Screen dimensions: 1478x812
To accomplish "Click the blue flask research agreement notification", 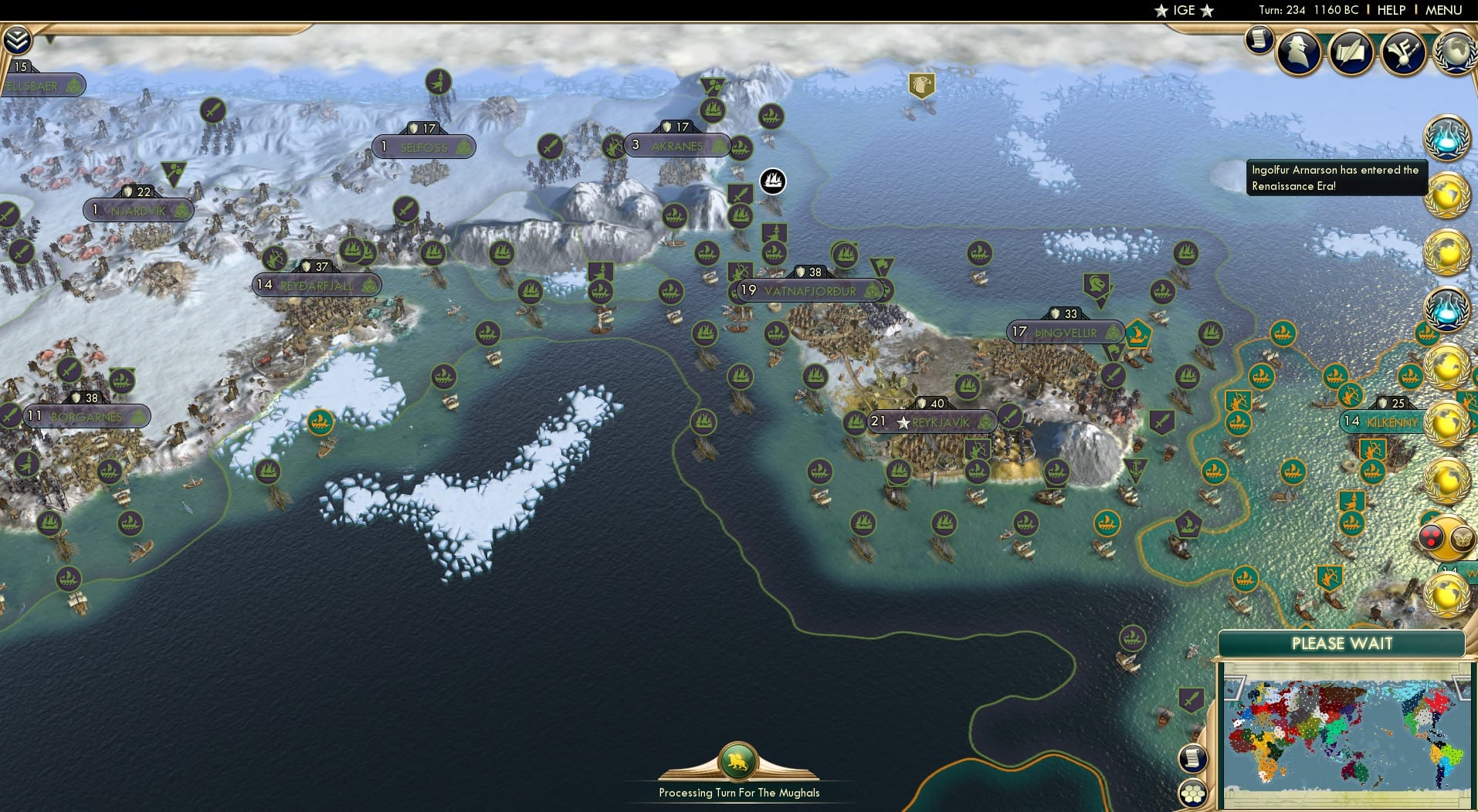I will click(1446, 143).
